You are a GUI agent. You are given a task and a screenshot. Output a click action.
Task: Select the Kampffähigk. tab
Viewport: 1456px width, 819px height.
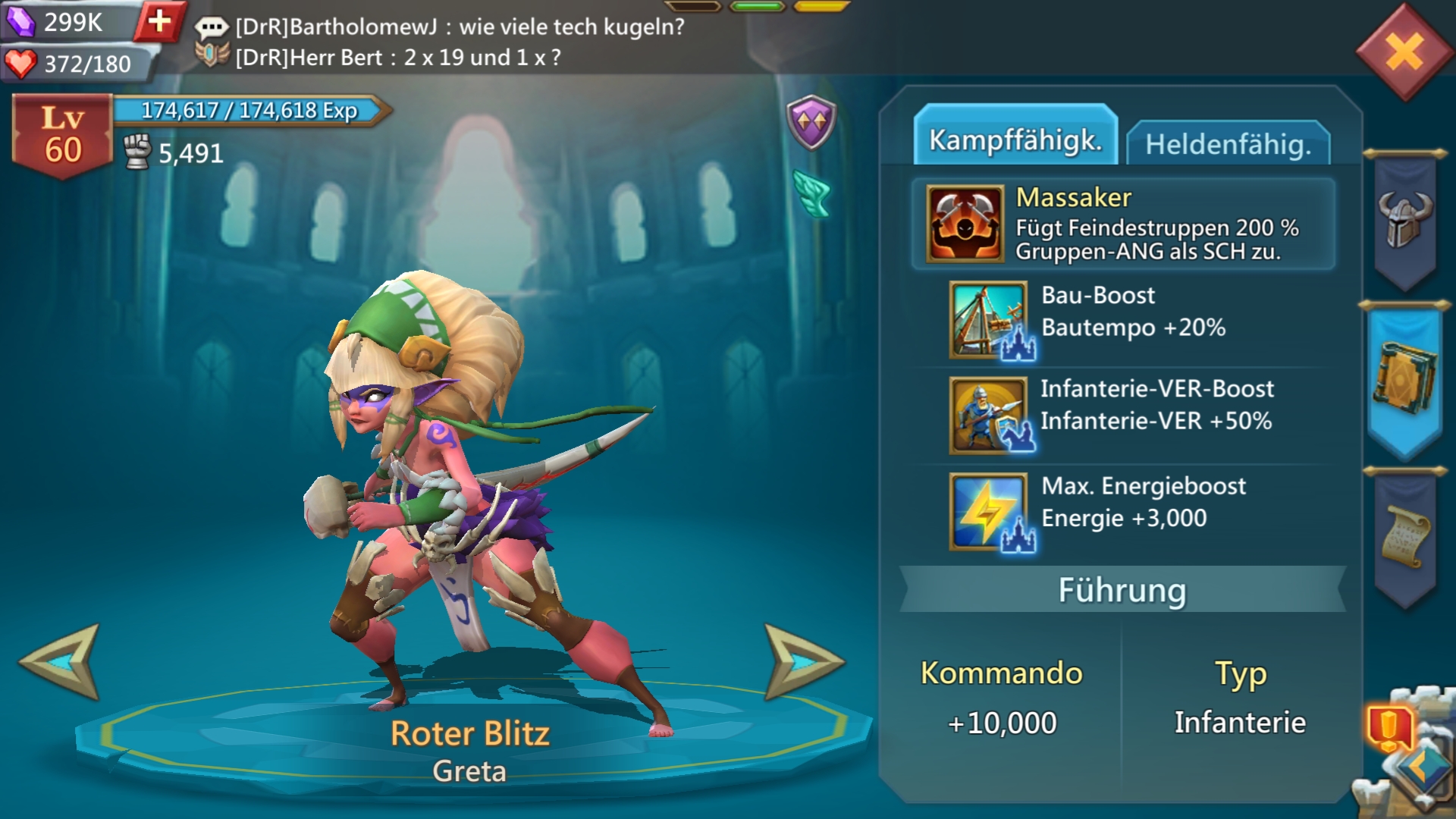(x=1015, y=140)
